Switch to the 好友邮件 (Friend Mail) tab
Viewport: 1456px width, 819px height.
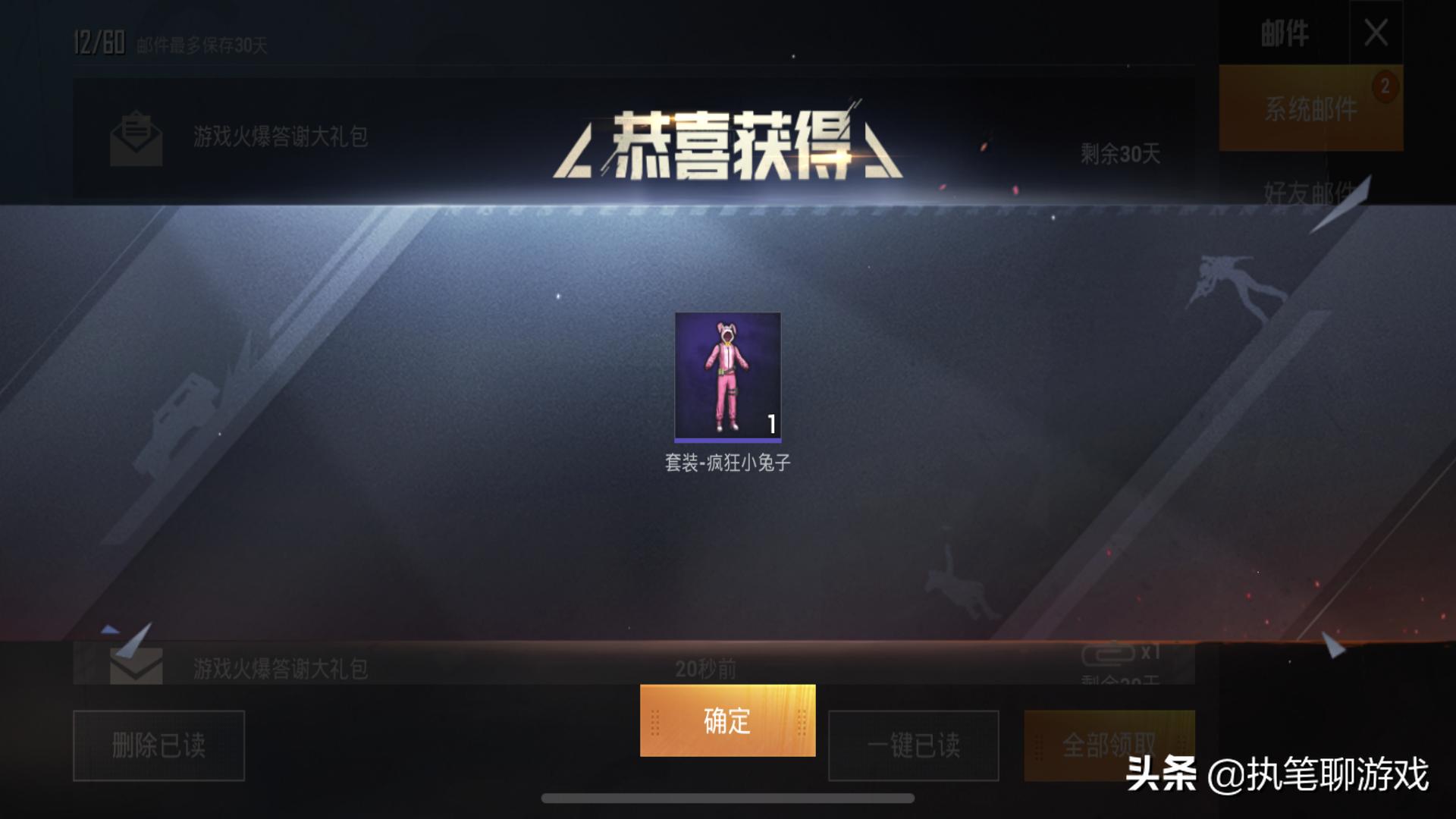[1310, 190]
